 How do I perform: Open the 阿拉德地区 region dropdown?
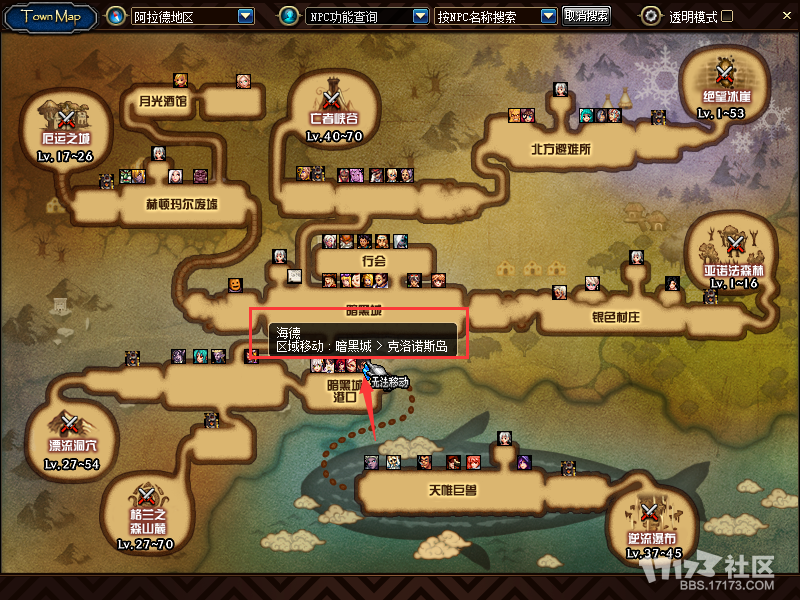tap(246, 16)
